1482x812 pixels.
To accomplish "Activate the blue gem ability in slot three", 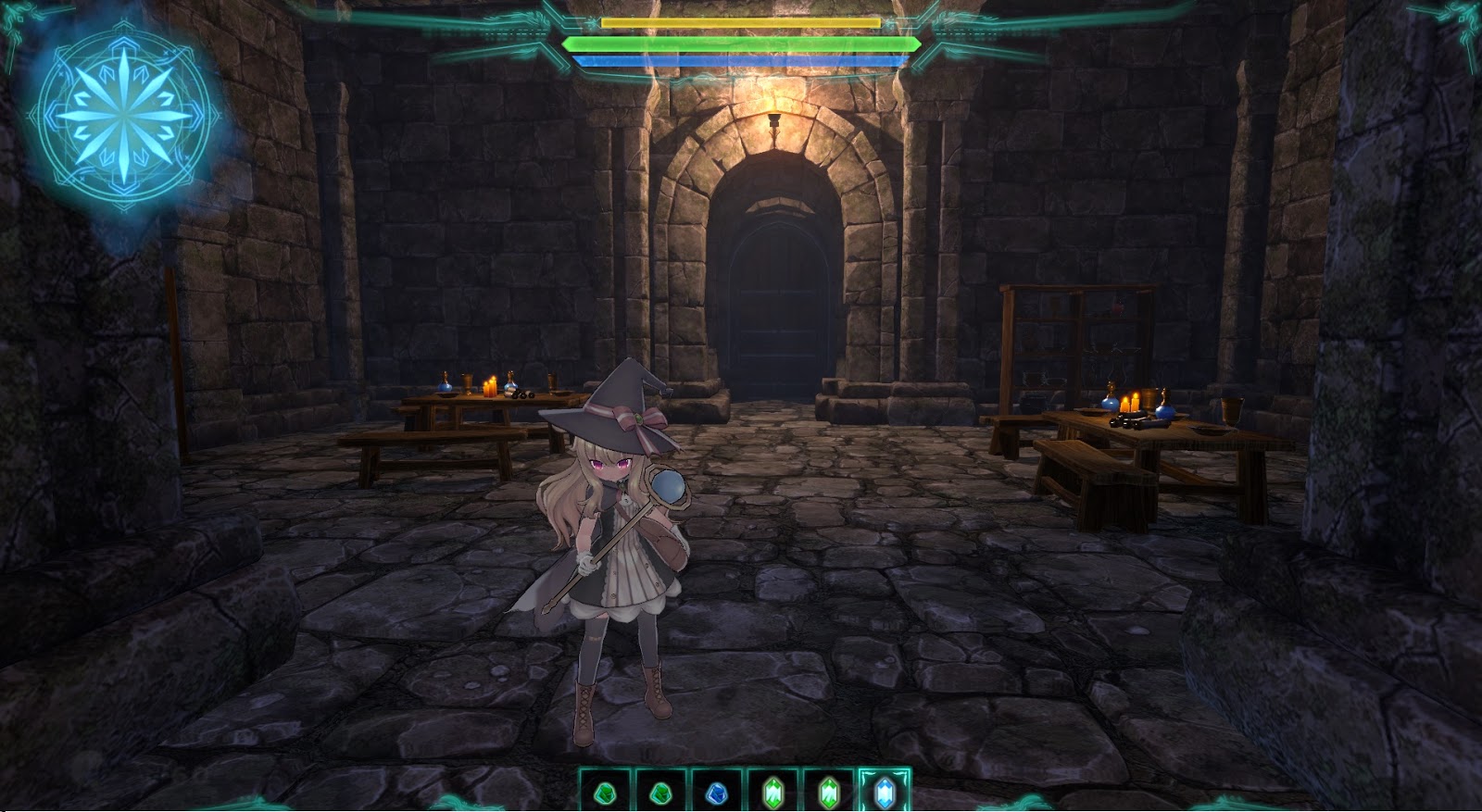I will [x=716, y=792].
